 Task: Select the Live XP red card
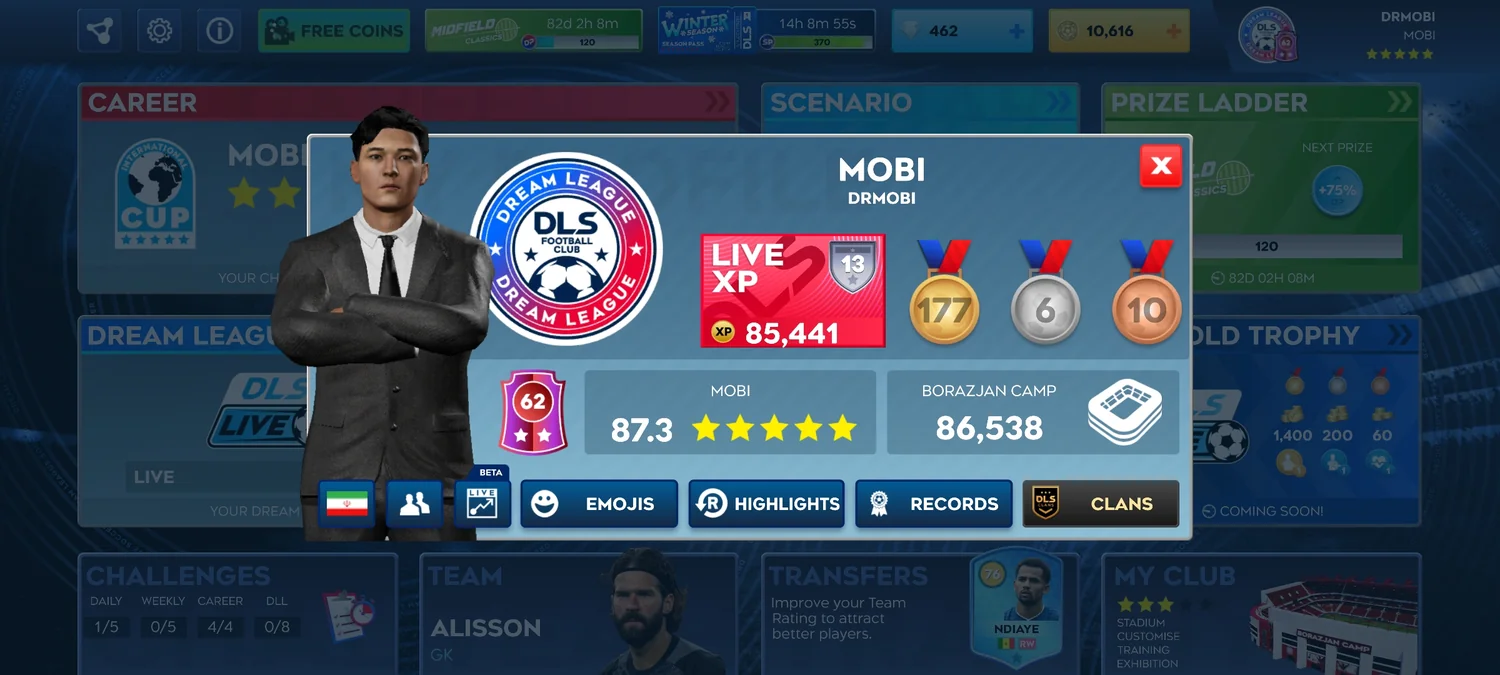coord(793,291)
